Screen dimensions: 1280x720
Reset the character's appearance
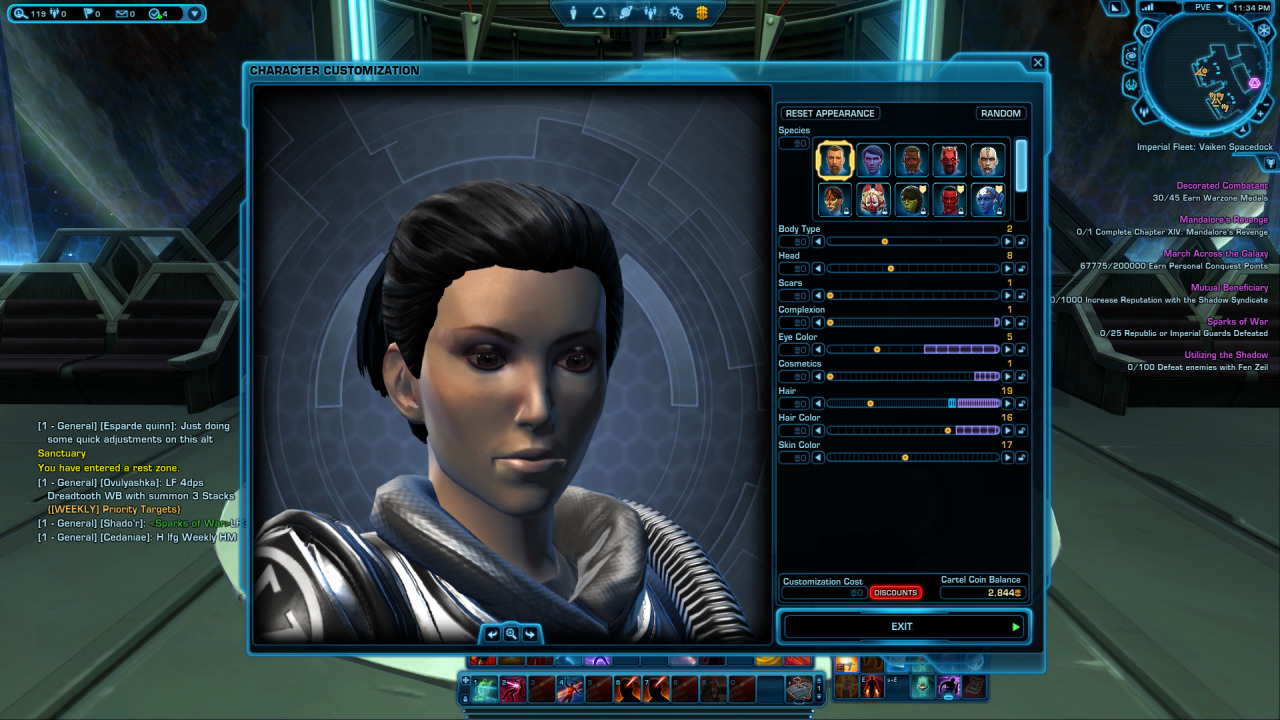(x=830, y=113)
